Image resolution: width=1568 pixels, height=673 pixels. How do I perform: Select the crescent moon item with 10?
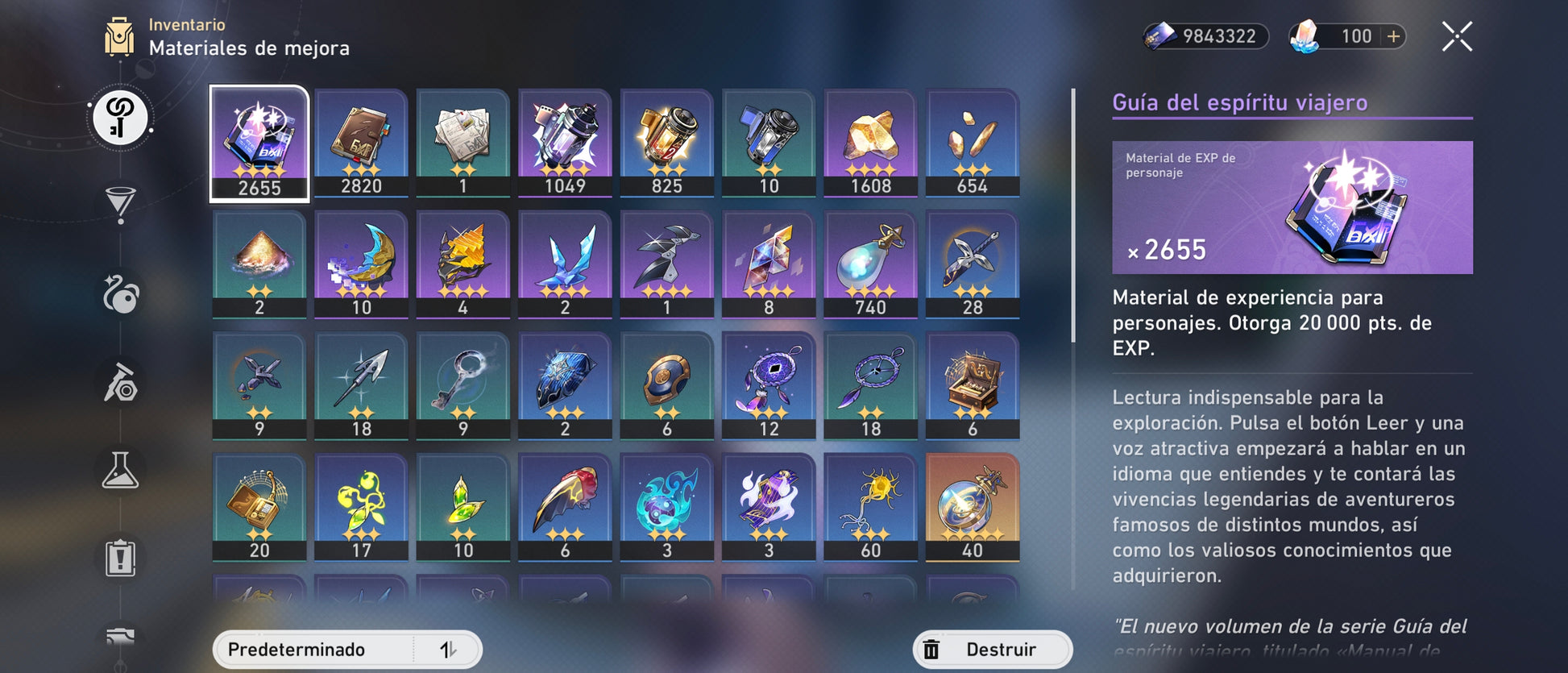point(361,264)
